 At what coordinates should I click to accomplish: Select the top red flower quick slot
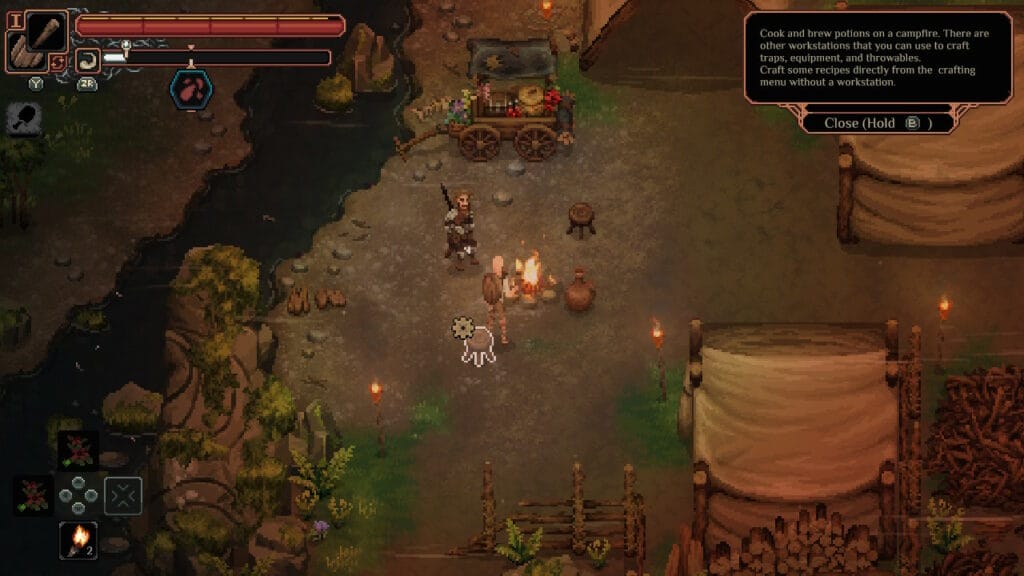(x=77, y=450)
